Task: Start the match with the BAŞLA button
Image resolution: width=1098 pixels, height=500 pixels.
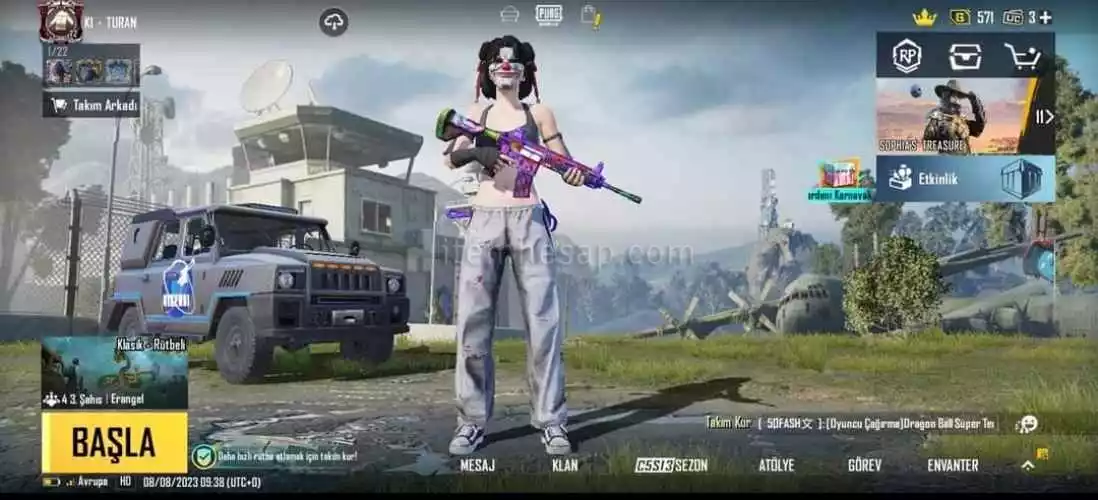Action: [x=114, y=442]
